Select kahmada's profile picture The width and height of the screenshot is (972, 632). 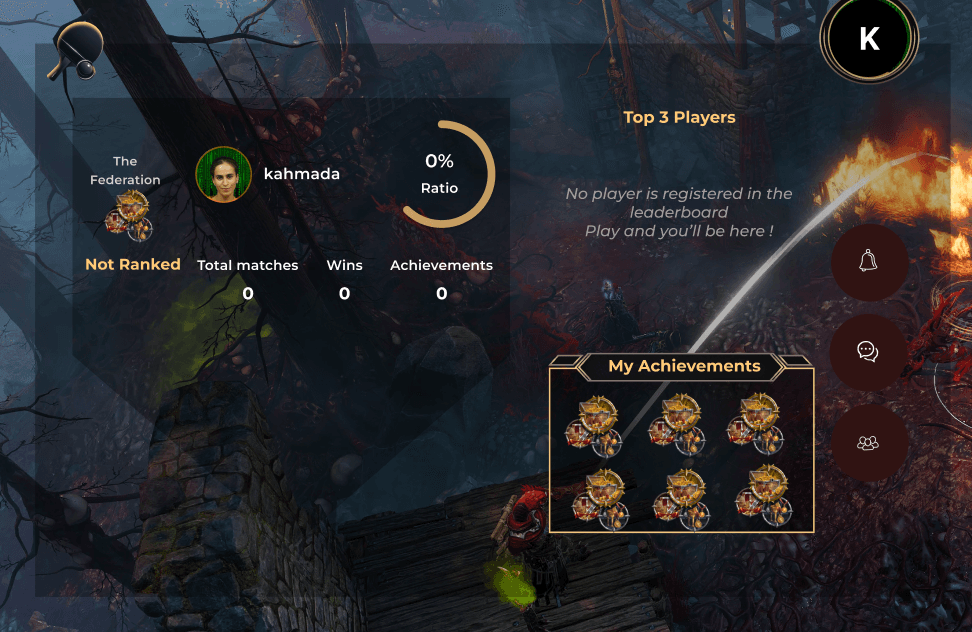[223, 174]
